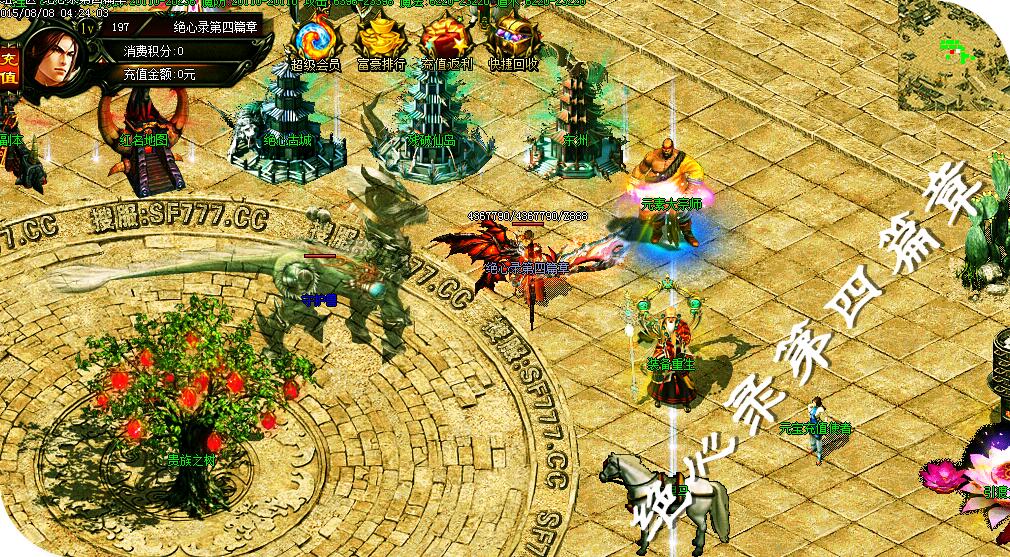Viewport: 1010px width, 557px height.
Task: Activate the 快捷回收 quick recycle chest
Action: click(513, 41)
